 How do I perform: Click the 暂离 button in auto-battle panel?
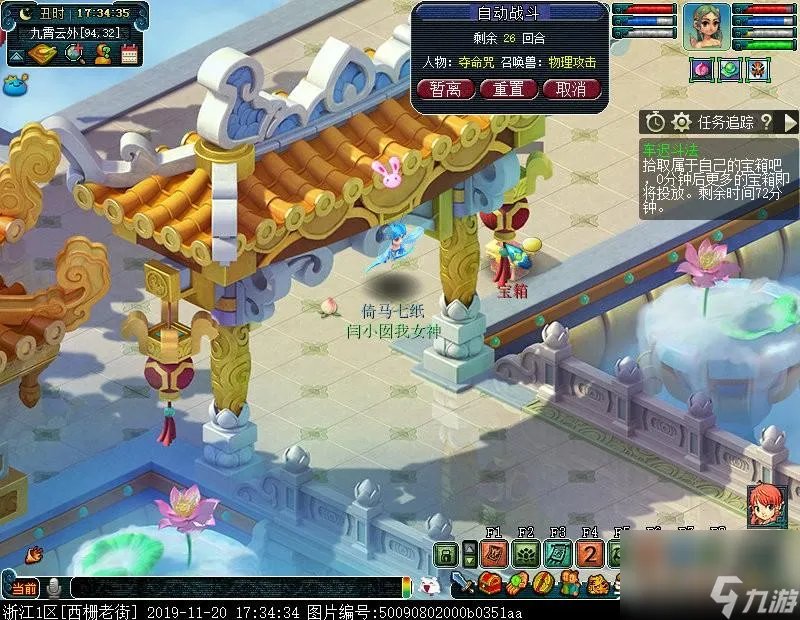click(446, 89)
